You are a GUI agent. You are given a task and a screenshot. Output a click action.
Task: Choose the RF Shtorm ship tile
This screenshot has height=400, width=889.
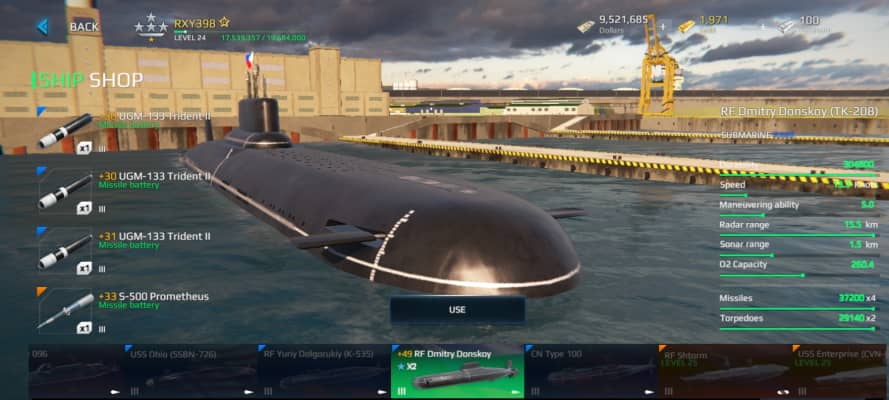(723, 372)
